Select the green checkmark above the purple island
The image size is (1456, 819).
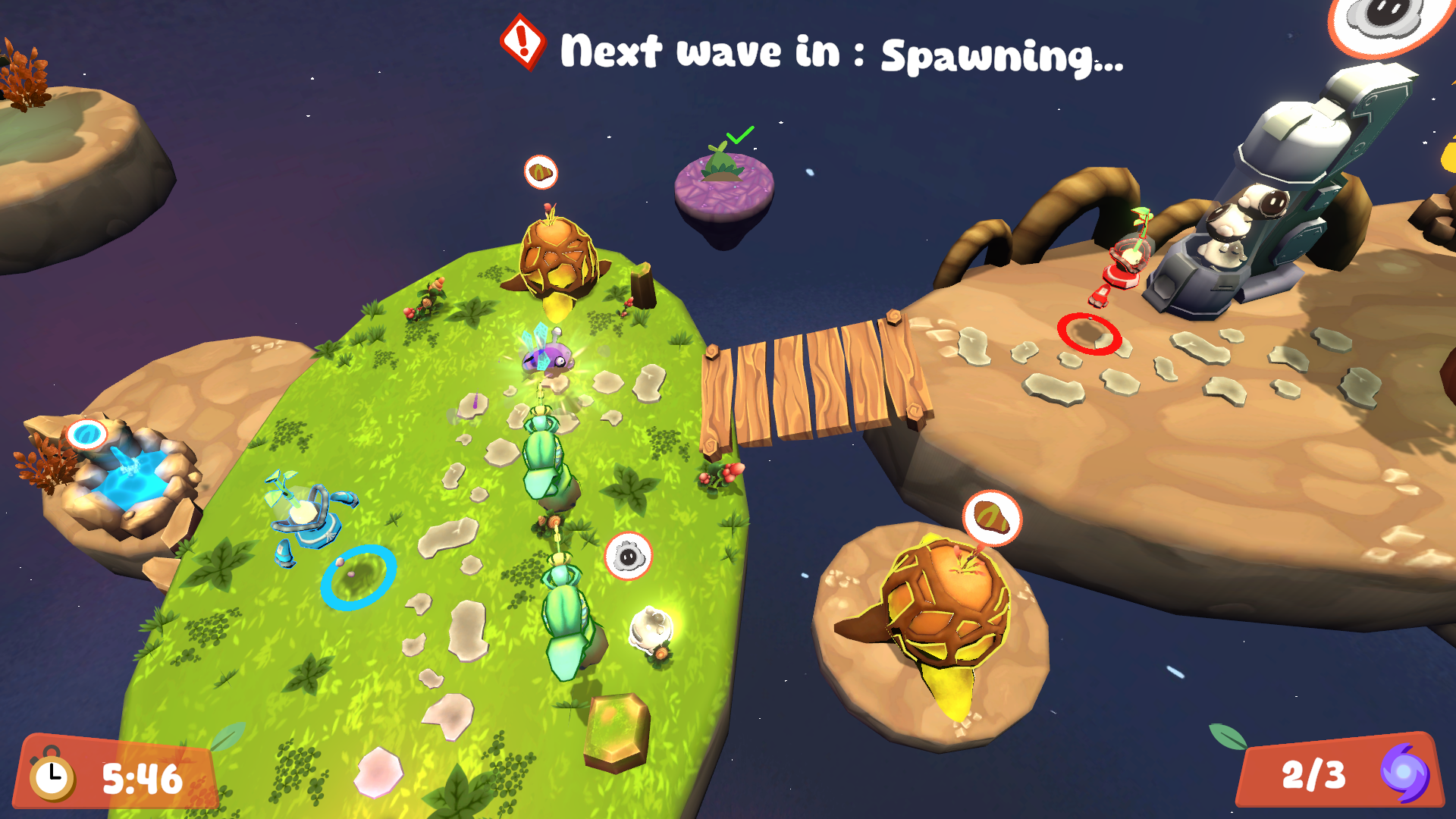739,135
